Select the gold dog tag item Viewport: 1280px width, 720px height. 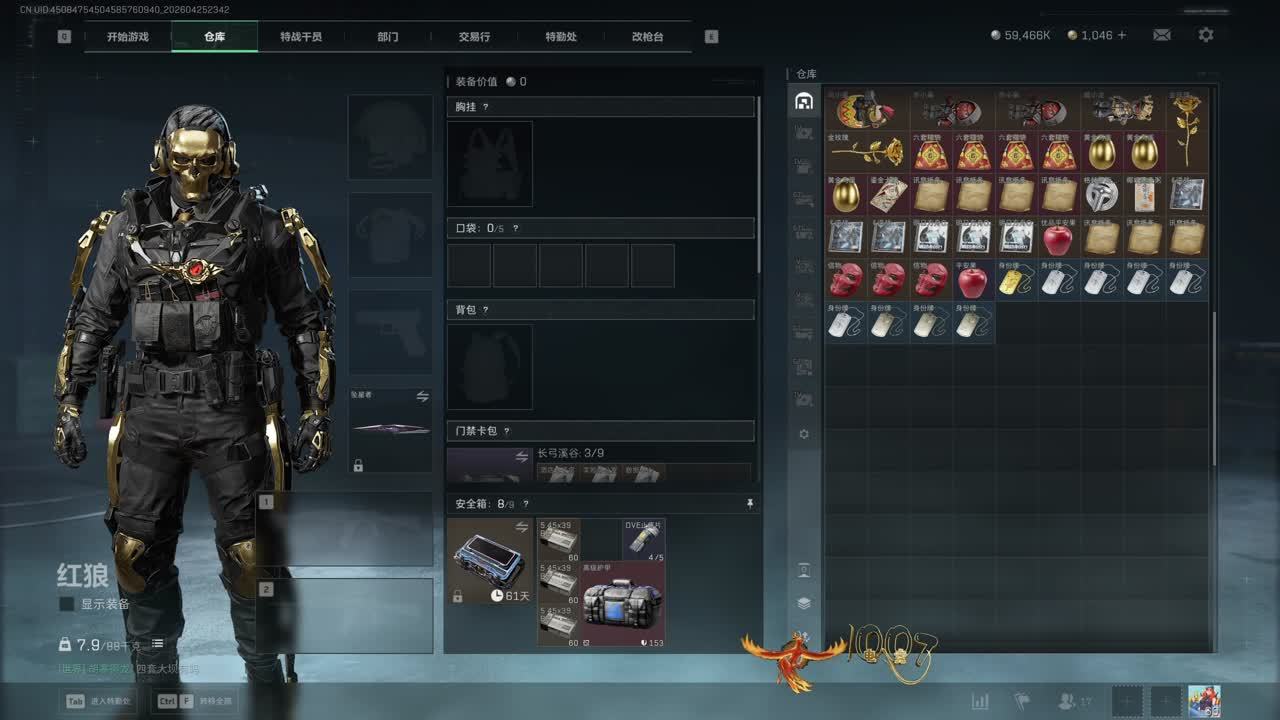click(x=1016, y=281)
